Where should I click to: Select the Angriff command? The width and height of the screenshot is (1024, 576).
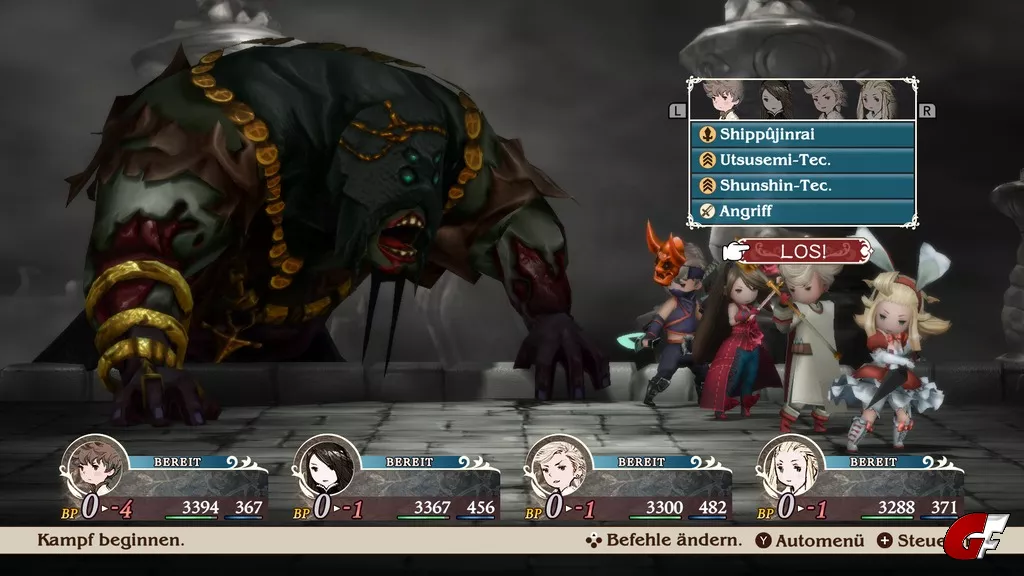coord(801,211)
